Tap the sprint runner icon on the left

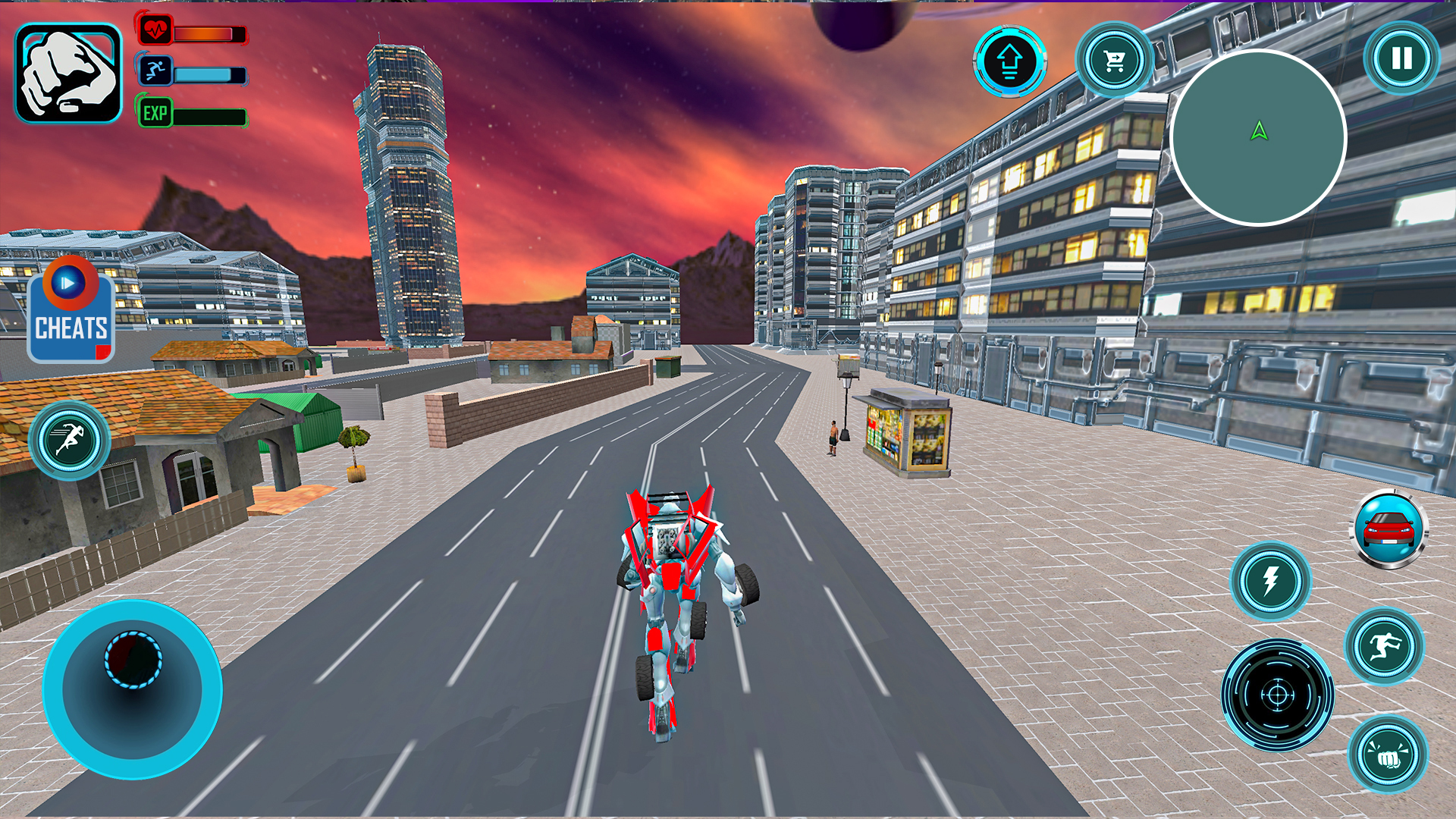tap(71, 440)
